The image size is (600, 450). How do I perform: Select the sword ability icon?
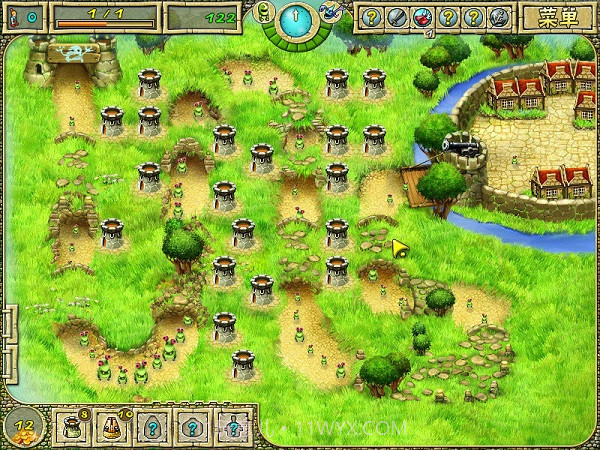coord(396,17)
